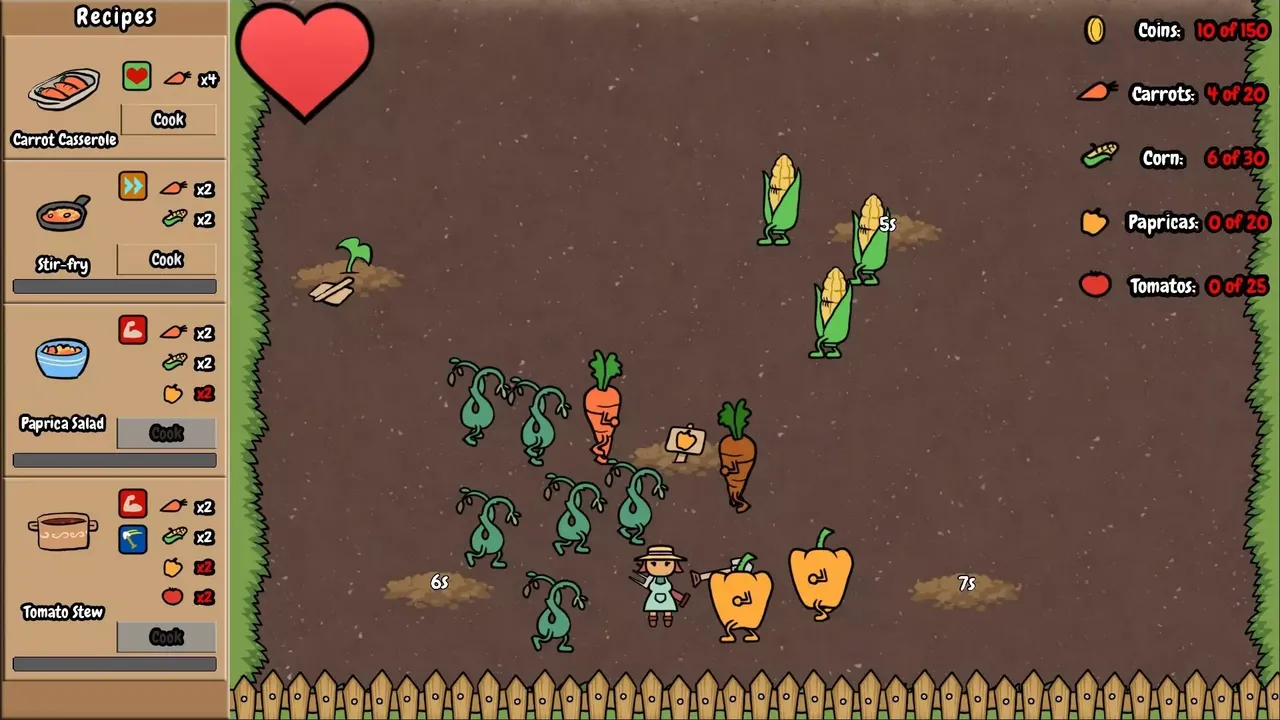
Task: Select the Paprica Salad bowl icon
Action: [x=62, y=358]
